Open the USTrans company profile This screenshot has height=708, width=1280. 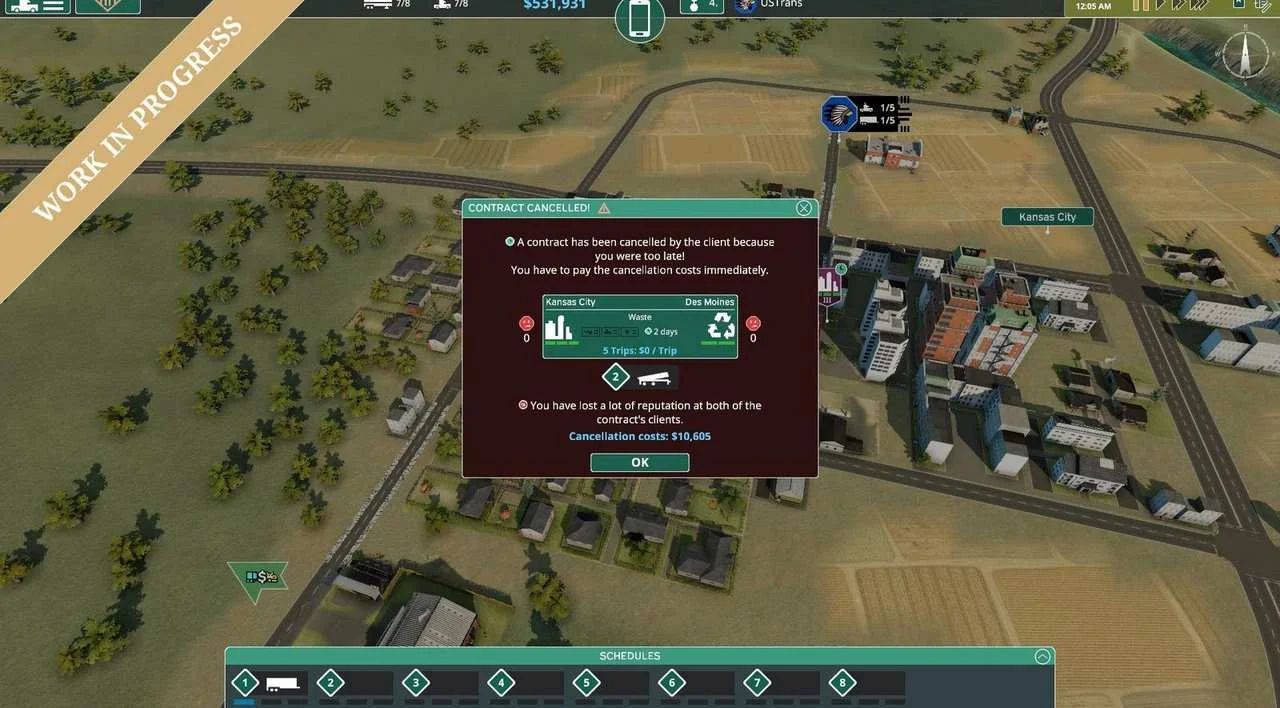pyautogui.click(x=770, y=5)
